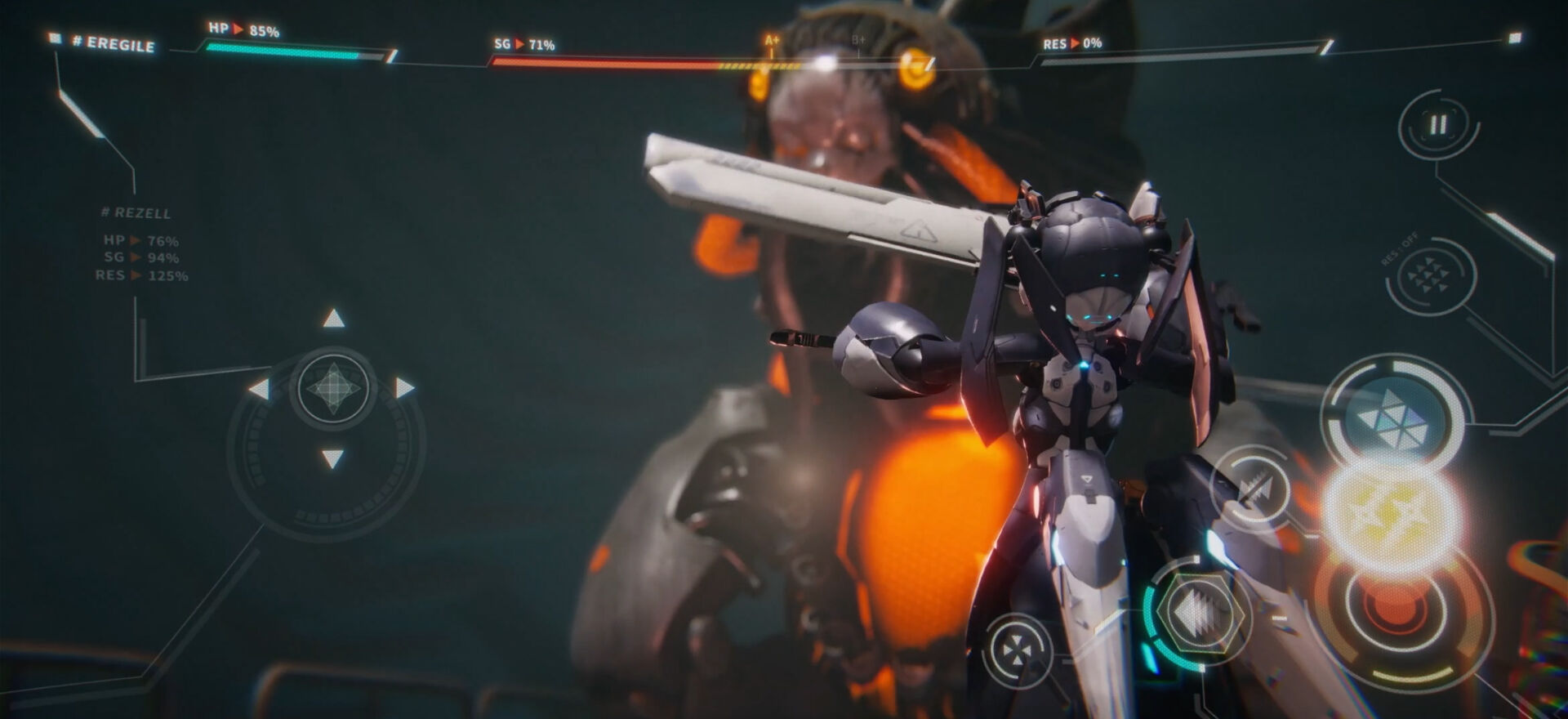Pause the game with the pause button
The width and height of the screenshot is (1568, 719).
pos(1438,125)
